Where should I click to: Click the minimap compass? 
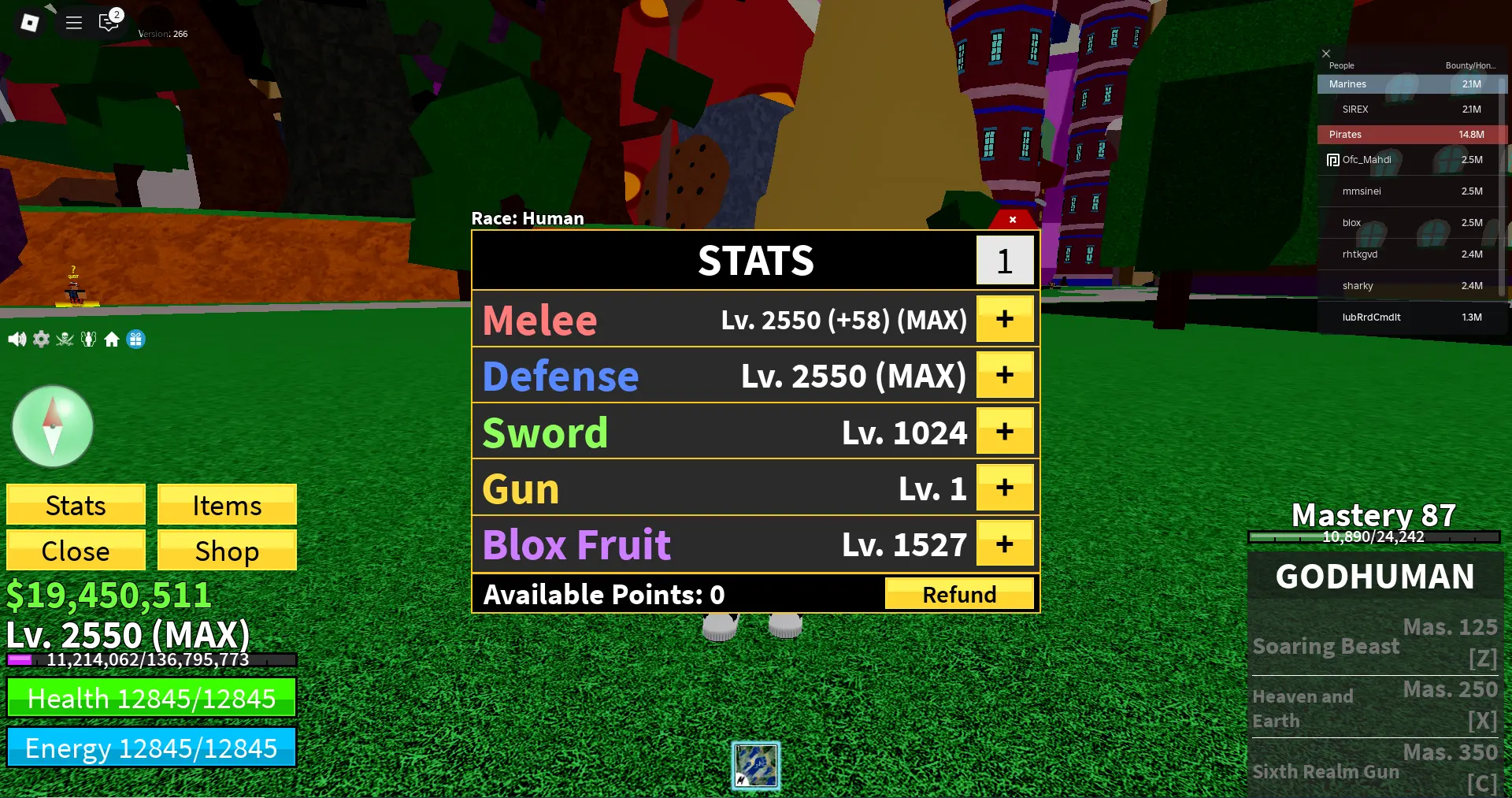point(52,426)
